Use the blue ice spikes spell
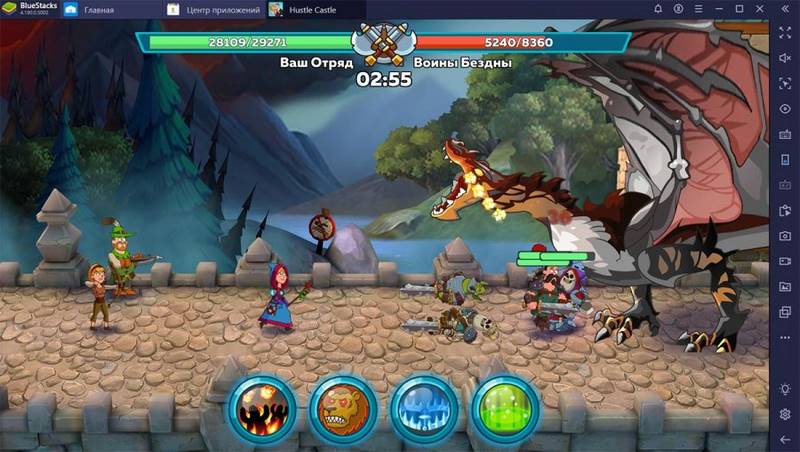 tap(423, 408)
